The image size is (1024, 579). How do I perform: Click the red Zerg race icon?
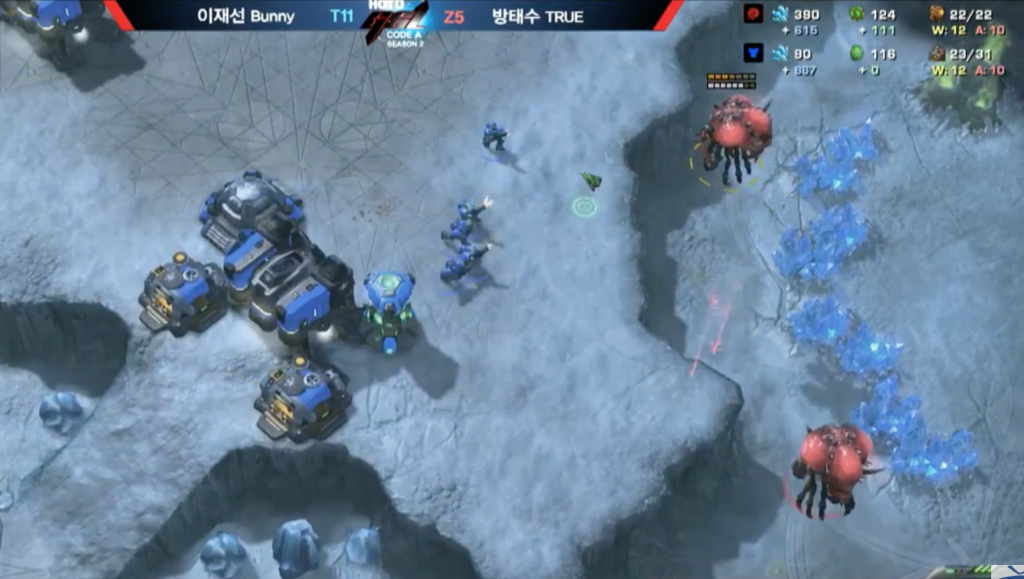tap(753, 14)
